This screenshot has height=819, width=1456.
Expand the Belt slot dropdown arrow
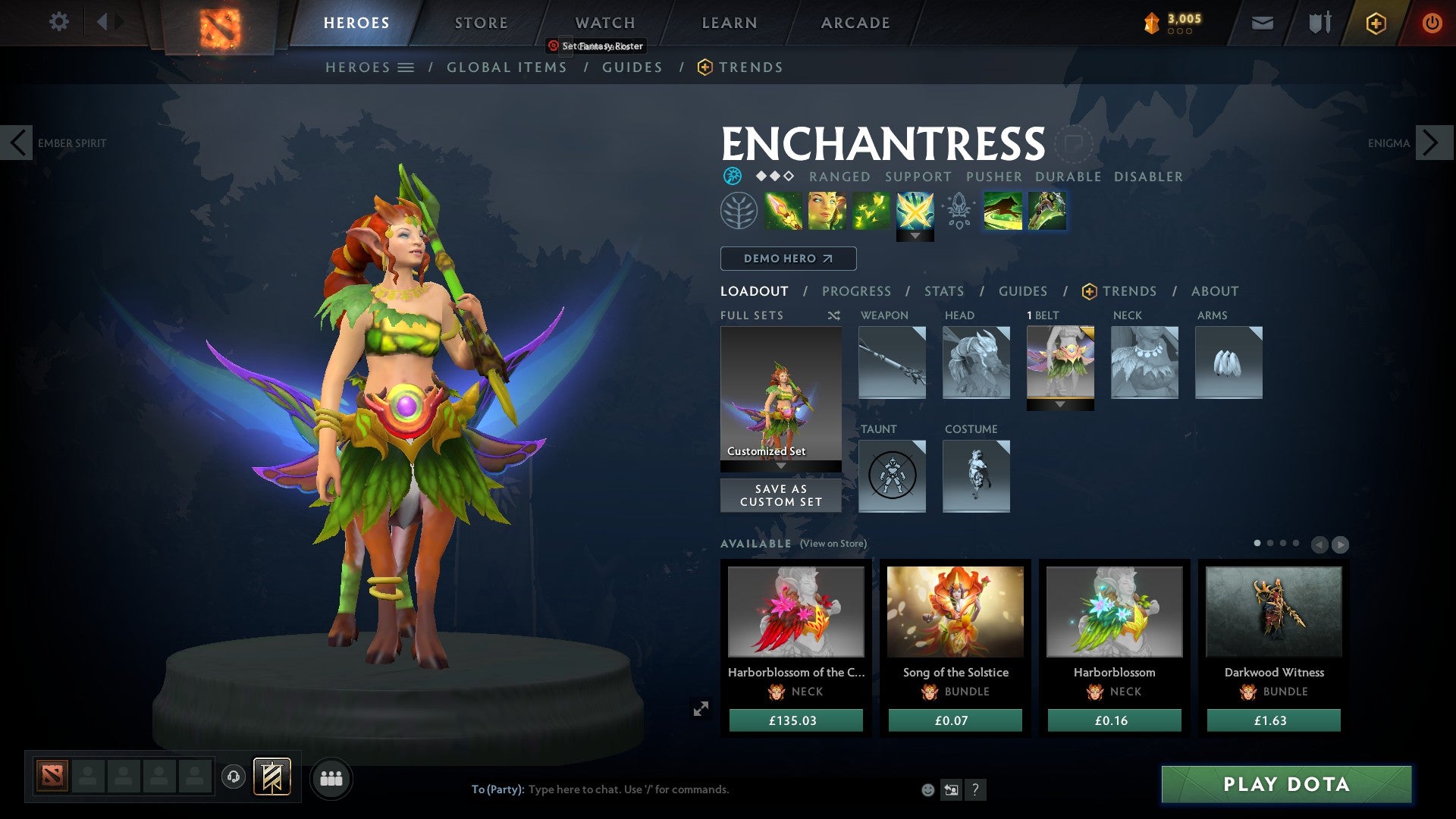[x=1060, y=405]
